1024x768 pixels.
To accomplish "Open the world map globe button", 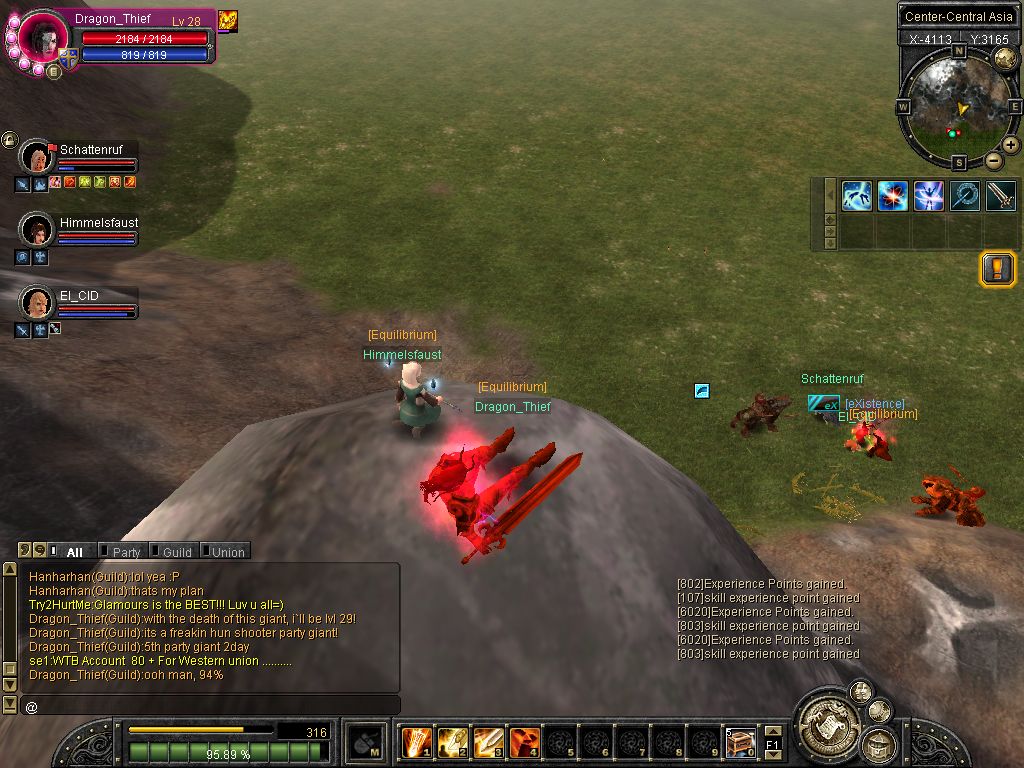I will (1004, 58).
